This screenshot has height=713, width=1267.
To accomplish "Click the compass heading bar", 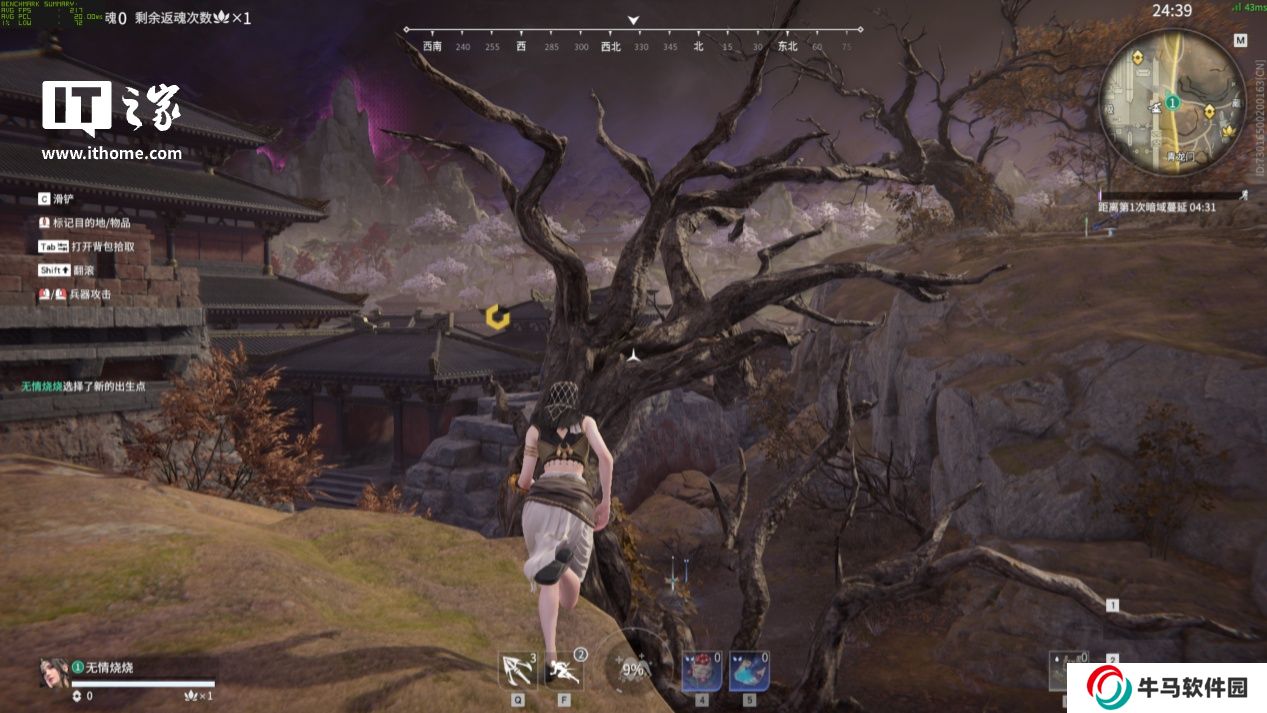I will tap(632, 45).
